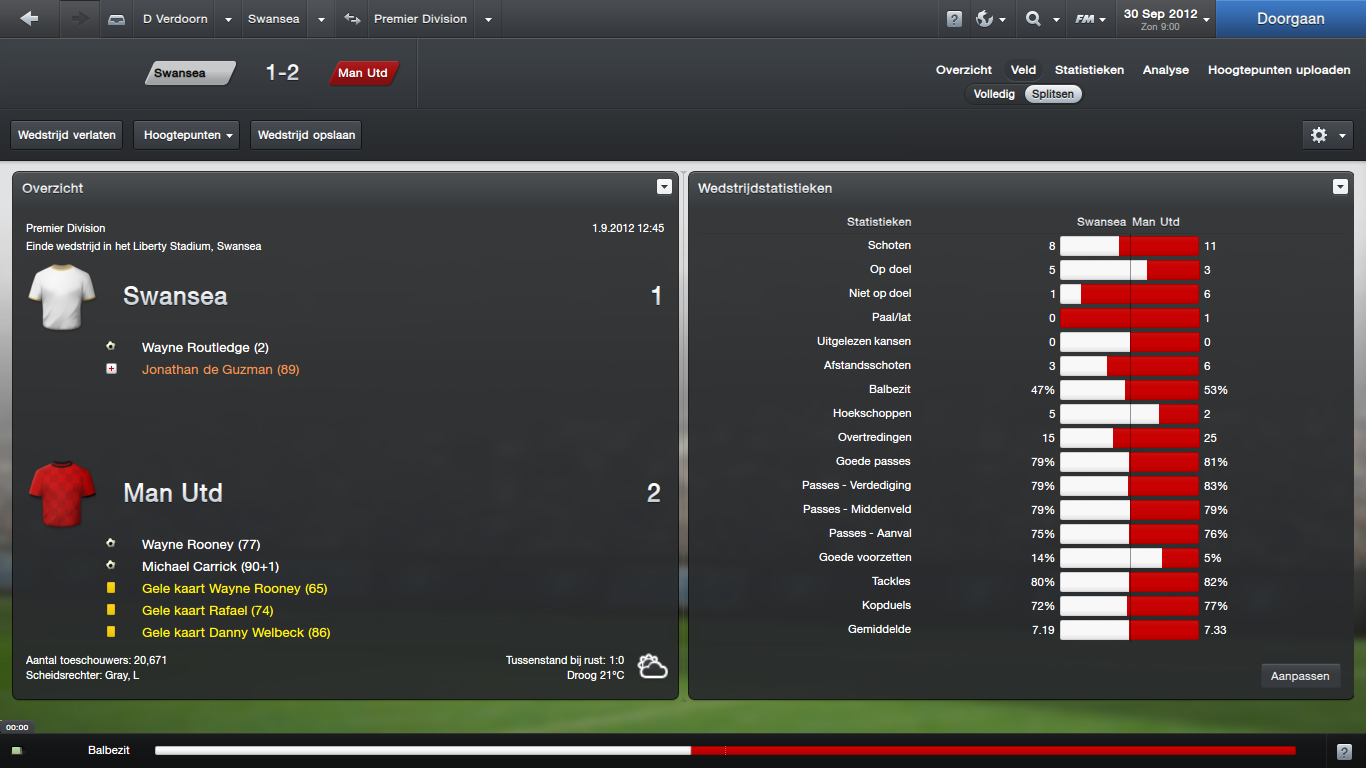
Task: Open the Swansea club menu
Action: 273,19
